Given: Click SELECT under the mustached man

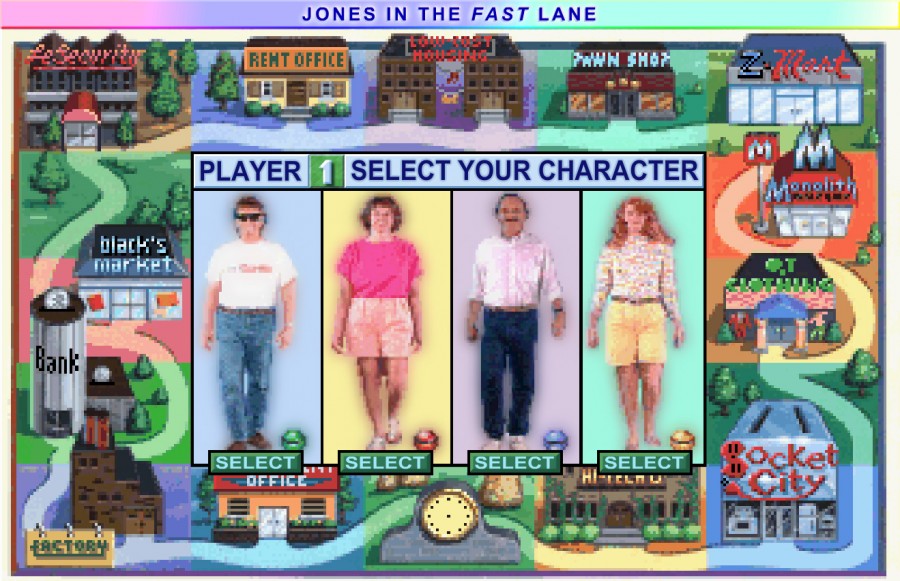Looking at the screenshot, I should tap(514, 462).
